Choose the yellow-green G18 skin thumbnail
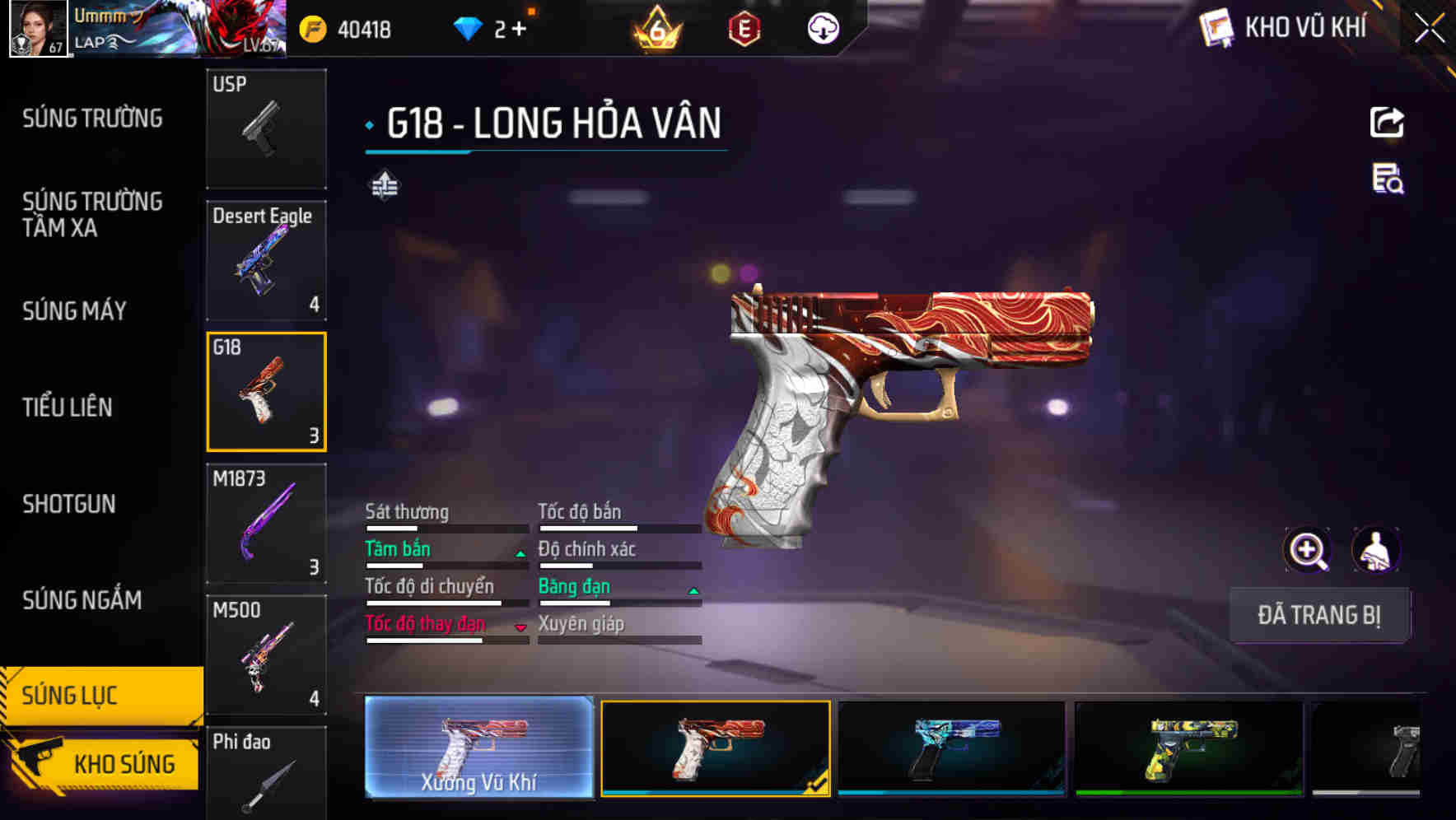The image size is (1456, 820). (x=1188, y=748)
